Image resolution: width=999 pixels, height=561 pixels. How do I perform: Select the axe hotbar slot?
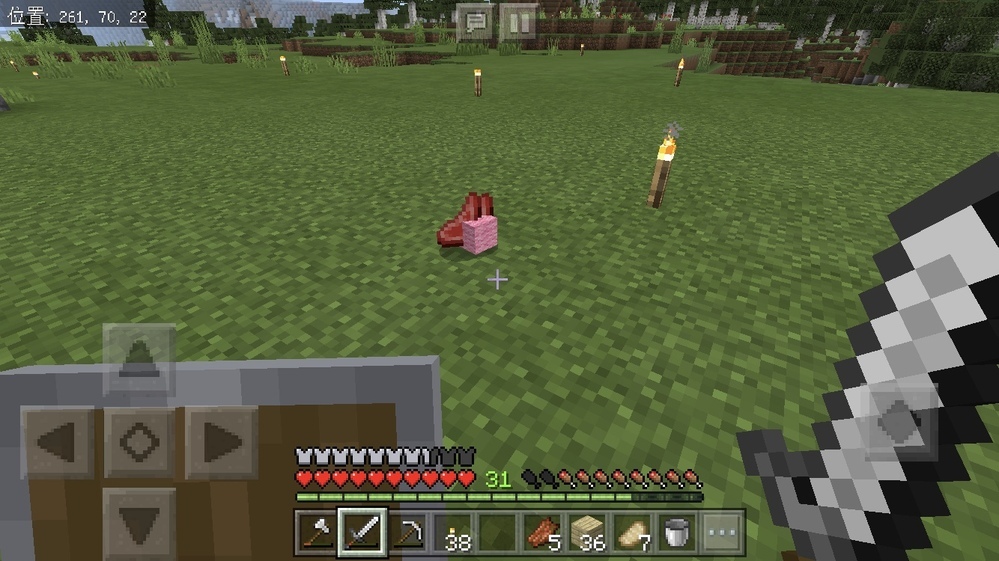pyautogui.click(x=316, y=531)
